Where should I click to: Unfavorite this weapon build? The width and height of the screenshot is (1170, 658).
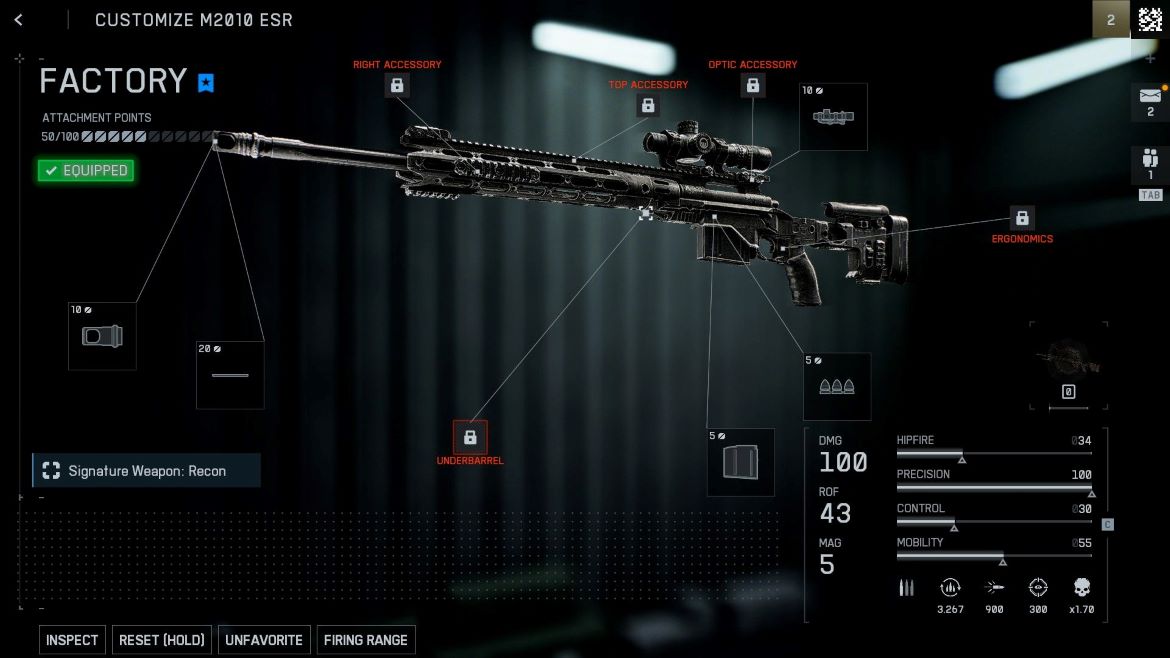[x=264, y=640]
